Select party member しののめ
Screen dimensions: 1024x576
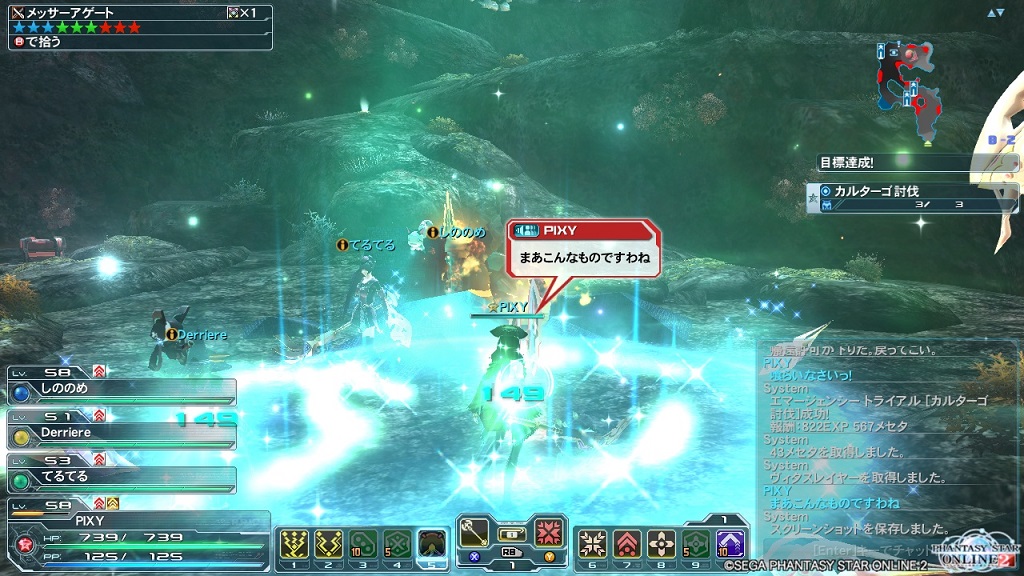tap(122, 392)
